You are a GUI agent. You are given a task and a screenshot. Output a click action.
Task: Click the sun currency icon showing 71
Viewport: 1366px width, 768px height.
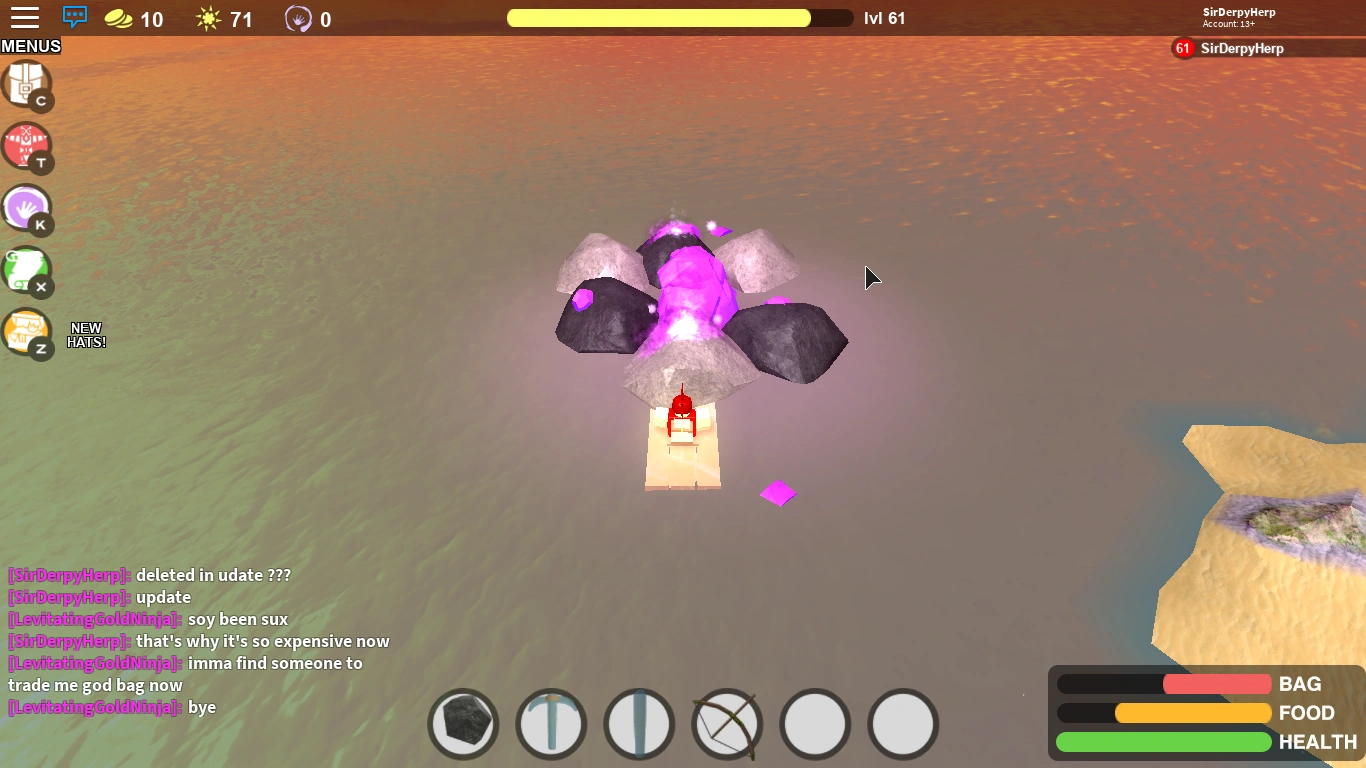point(207,17)
